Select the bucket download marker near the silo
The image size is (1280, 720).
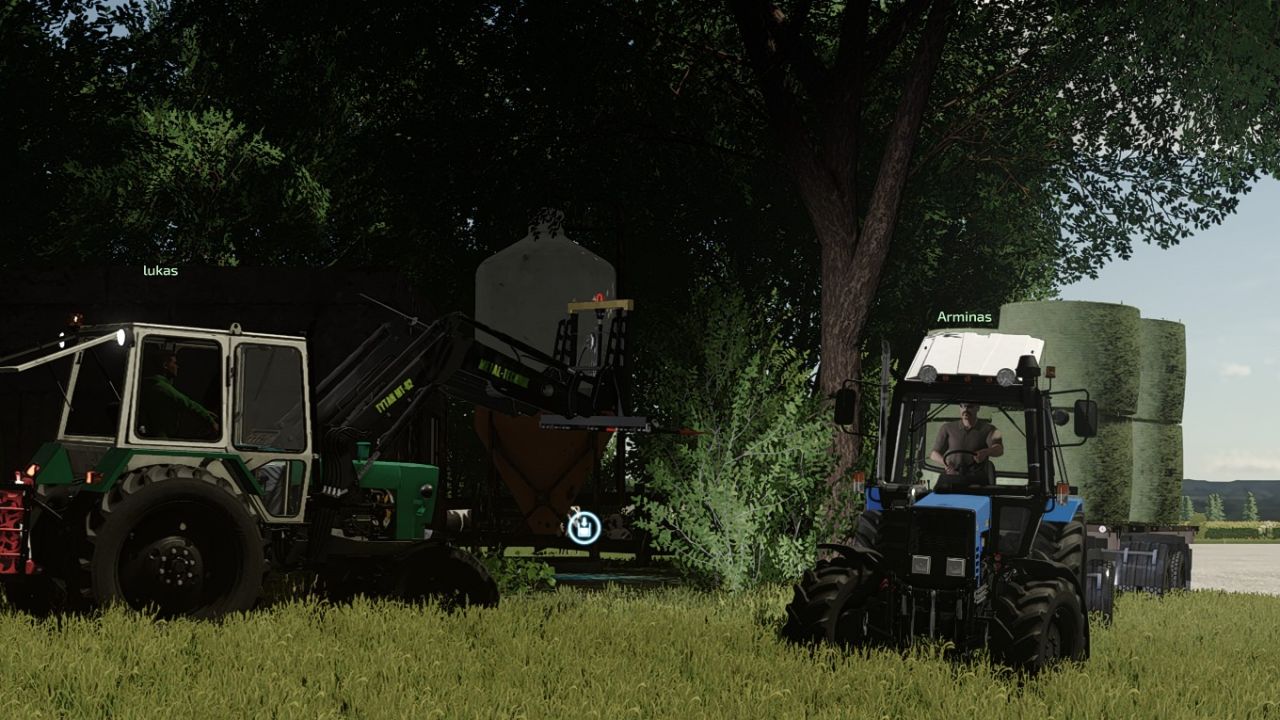pos(583,529)
